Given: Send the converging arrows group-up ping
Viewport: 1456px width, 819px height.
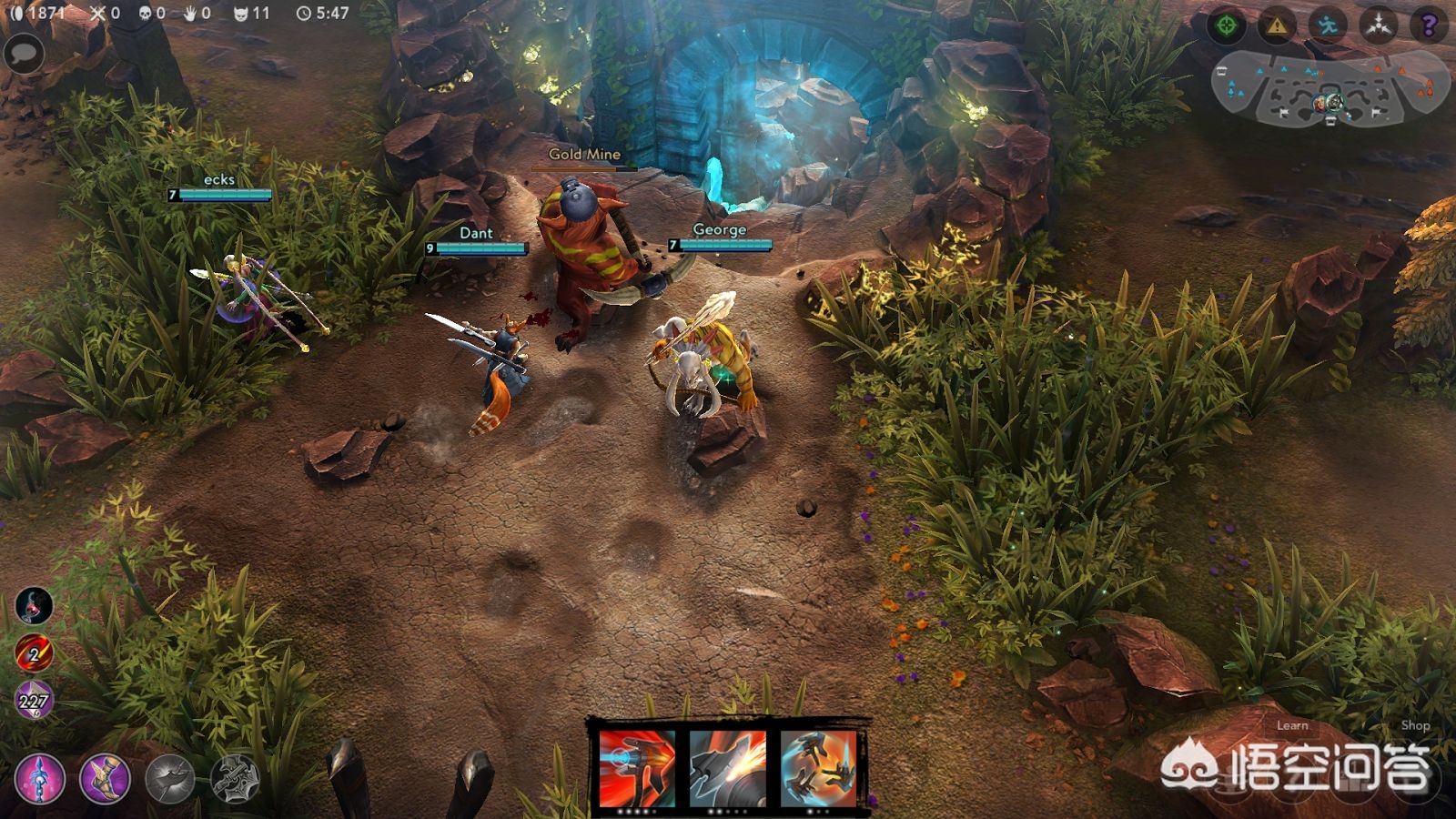Looking at the screenshot, I should point(1379,25).
